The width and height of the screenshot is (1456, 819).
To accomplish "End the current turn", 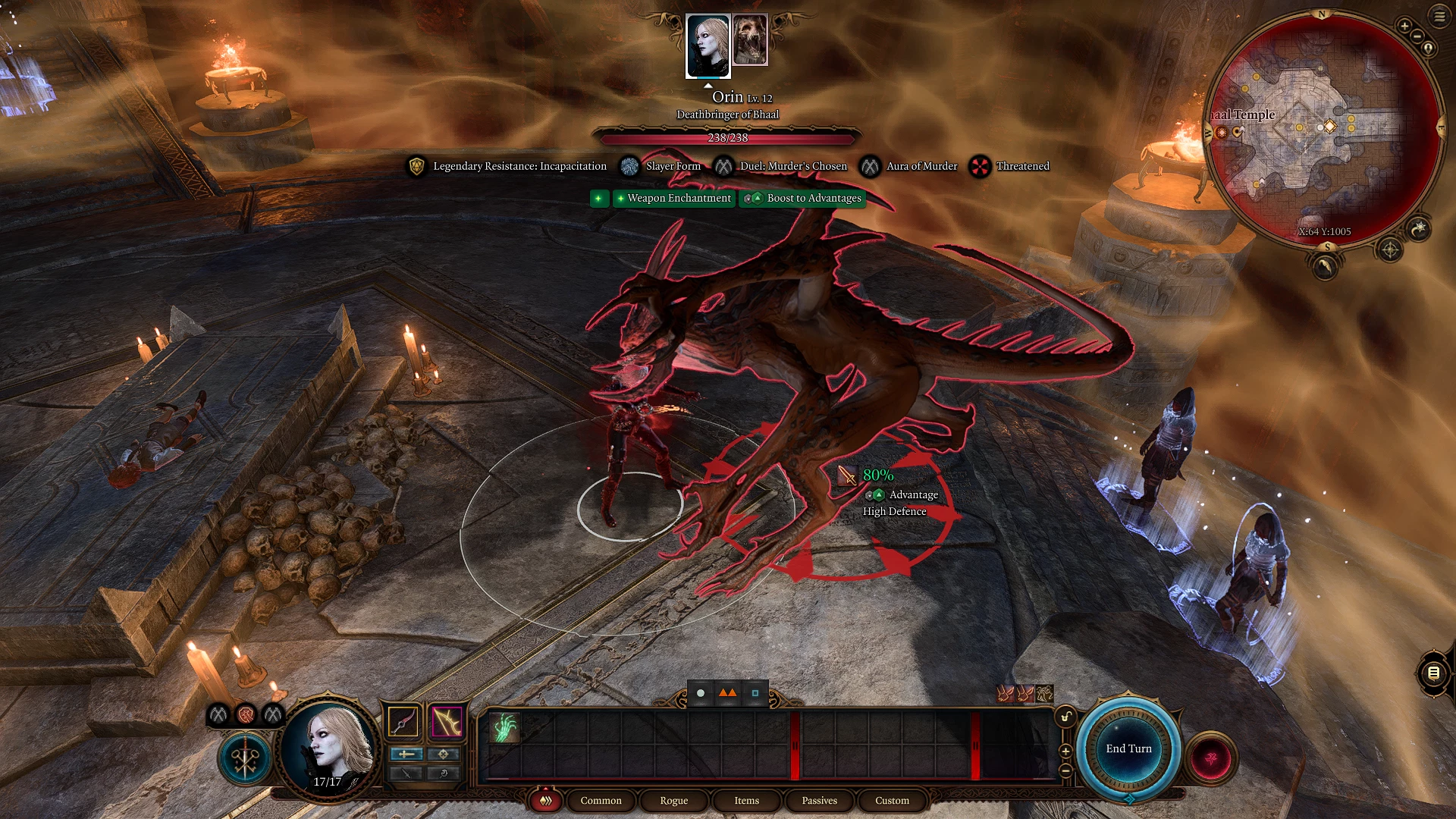I will (1128, 748).
